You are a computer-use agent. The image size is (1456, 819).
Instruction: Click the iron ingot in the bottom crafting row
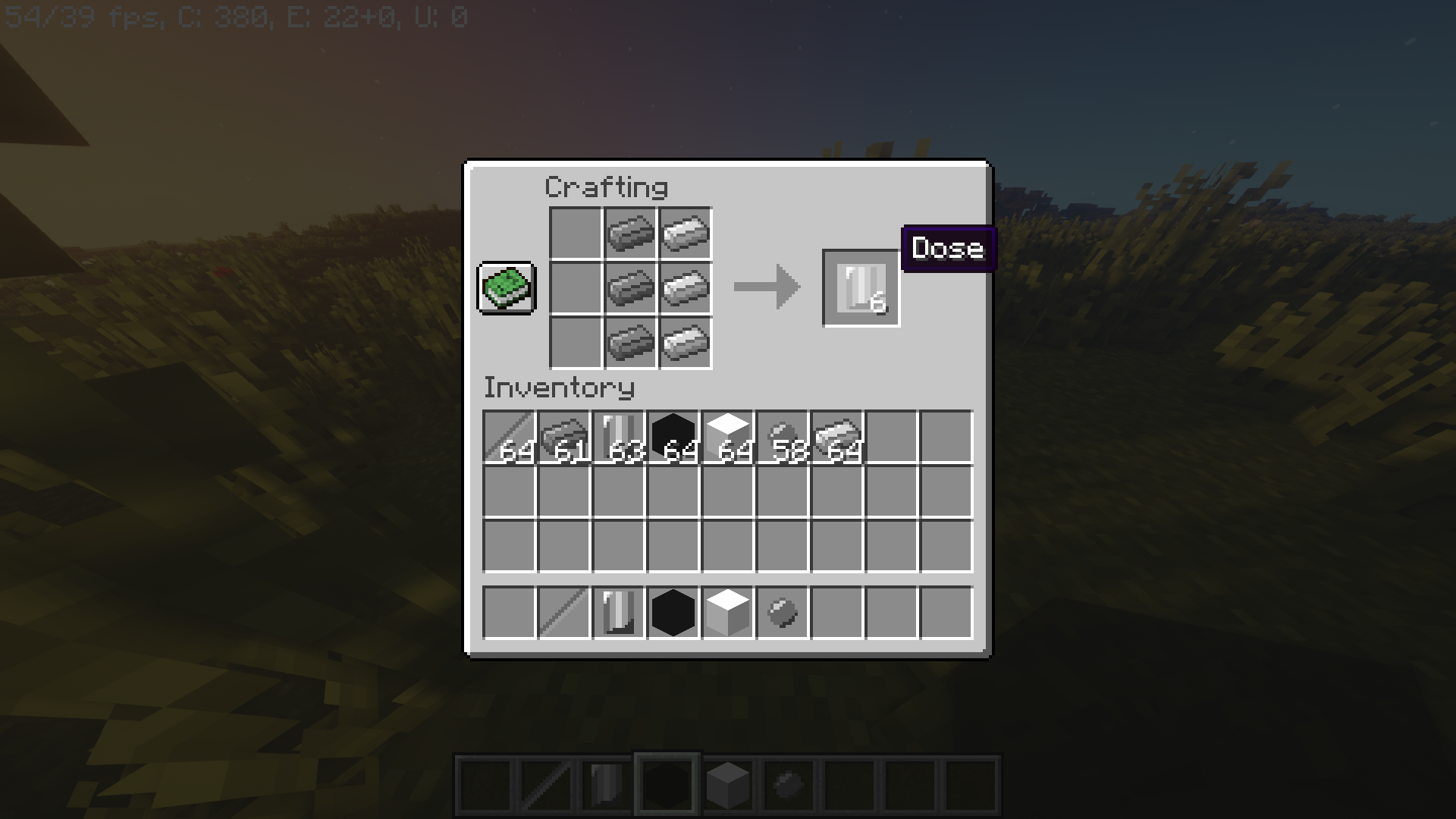click(629, 343)
